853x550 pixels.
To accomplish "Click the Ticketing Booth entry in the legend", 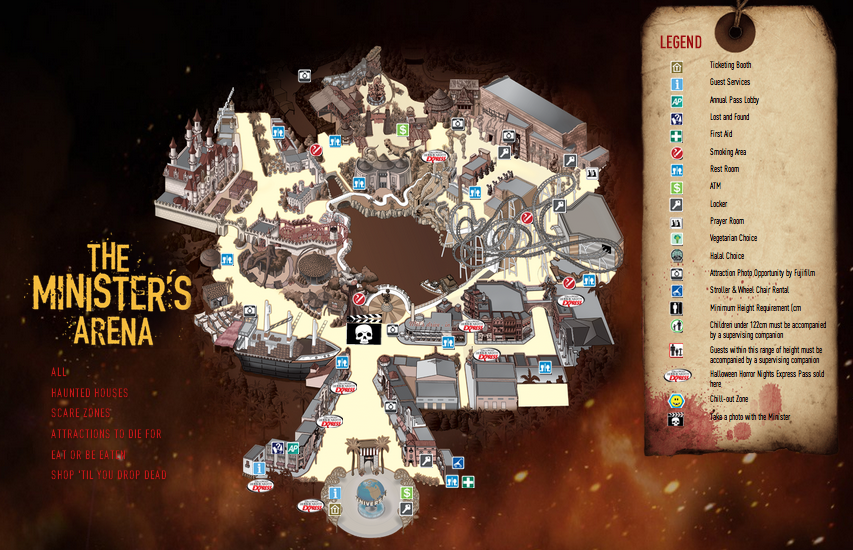I will click(729, 65).
